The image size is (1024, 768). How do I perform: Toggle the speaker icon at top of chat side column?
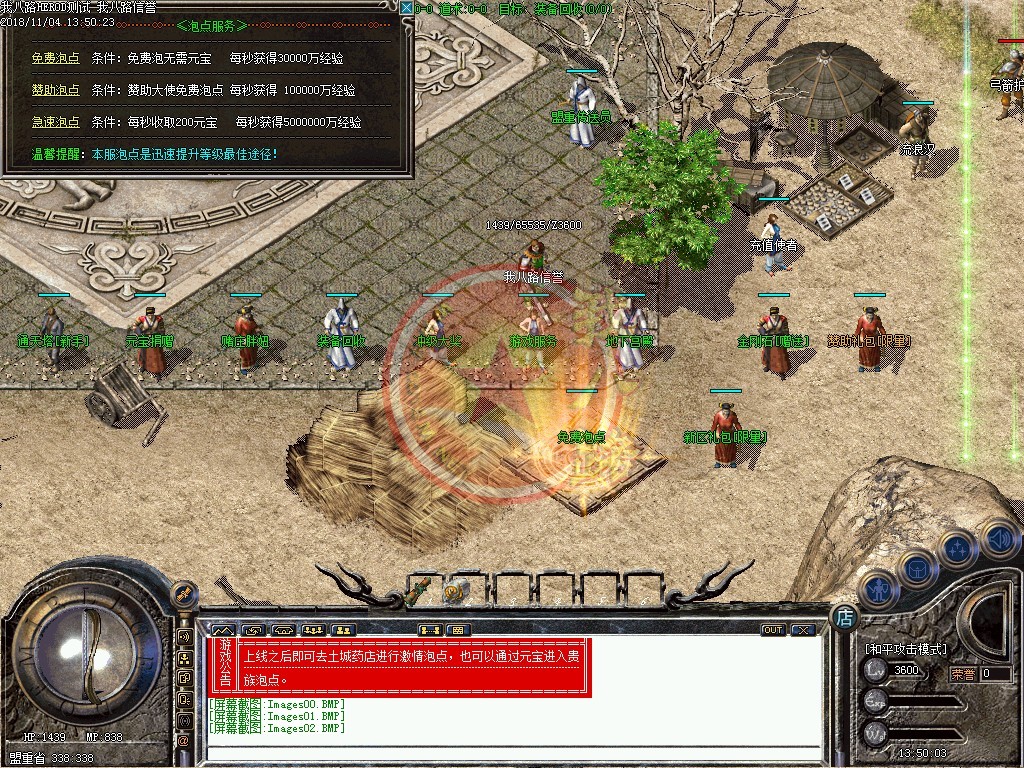[184, 637]
